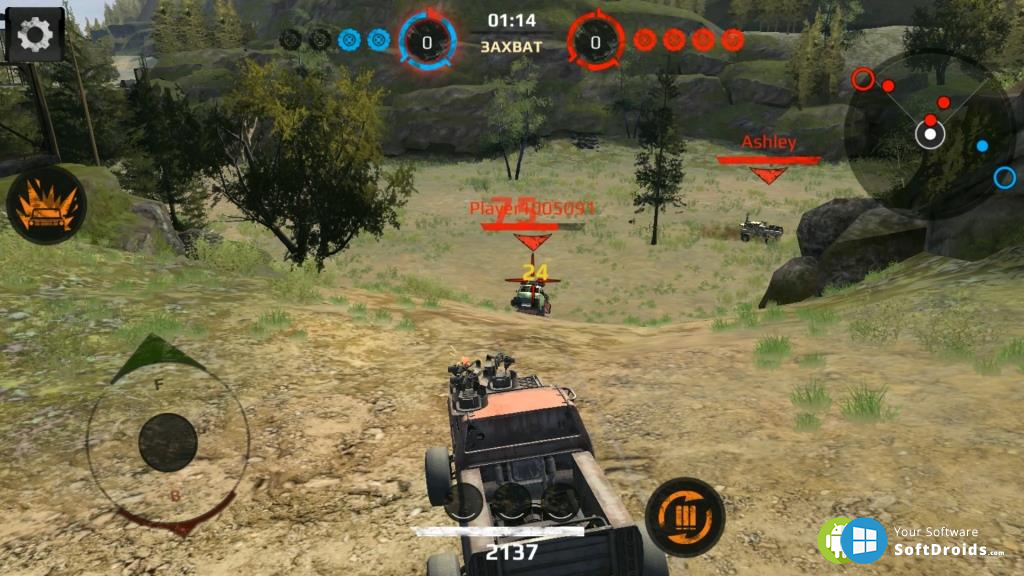
Task: Tap the orange reload ammo button
Action: coord(684,517)
